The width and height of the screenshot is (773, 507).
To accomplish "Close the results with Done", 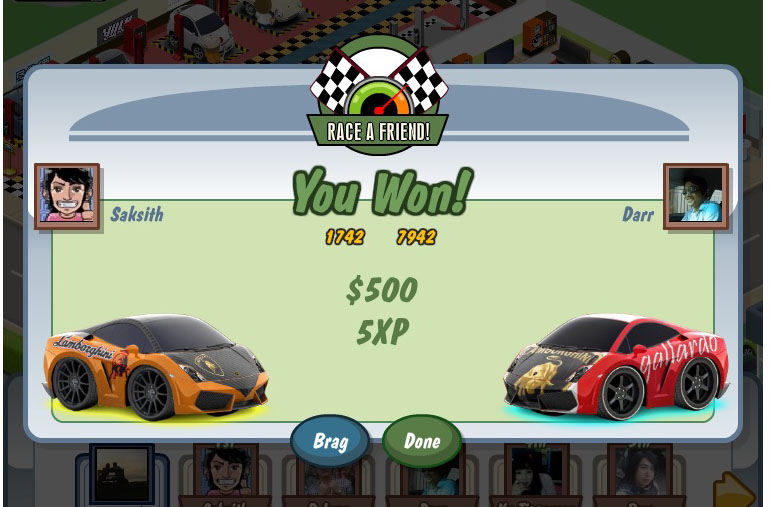I will pyautogui.click(x=422, y=442).
